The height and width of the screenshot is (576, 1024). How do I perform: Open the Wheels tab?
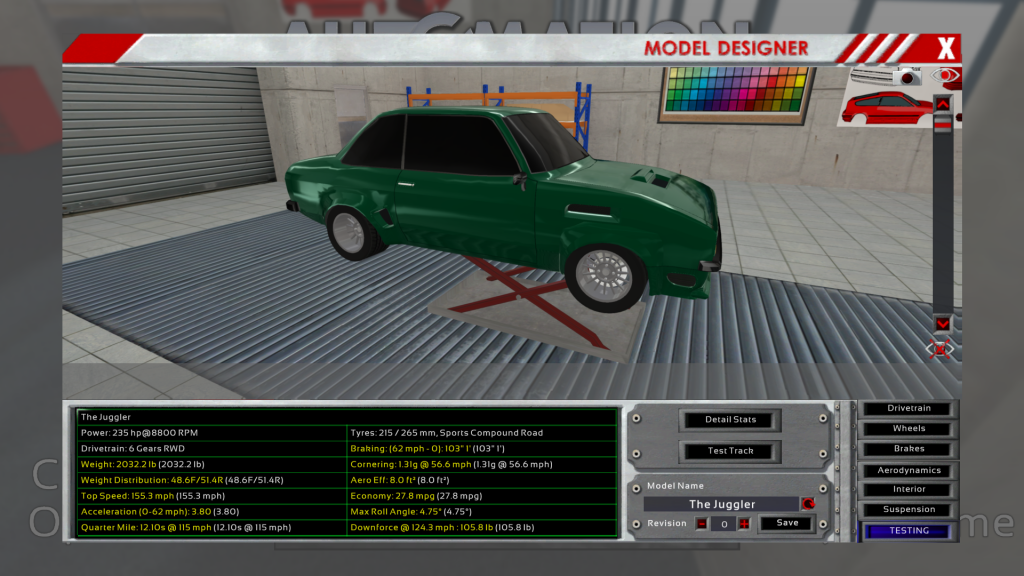pos(909,429)
